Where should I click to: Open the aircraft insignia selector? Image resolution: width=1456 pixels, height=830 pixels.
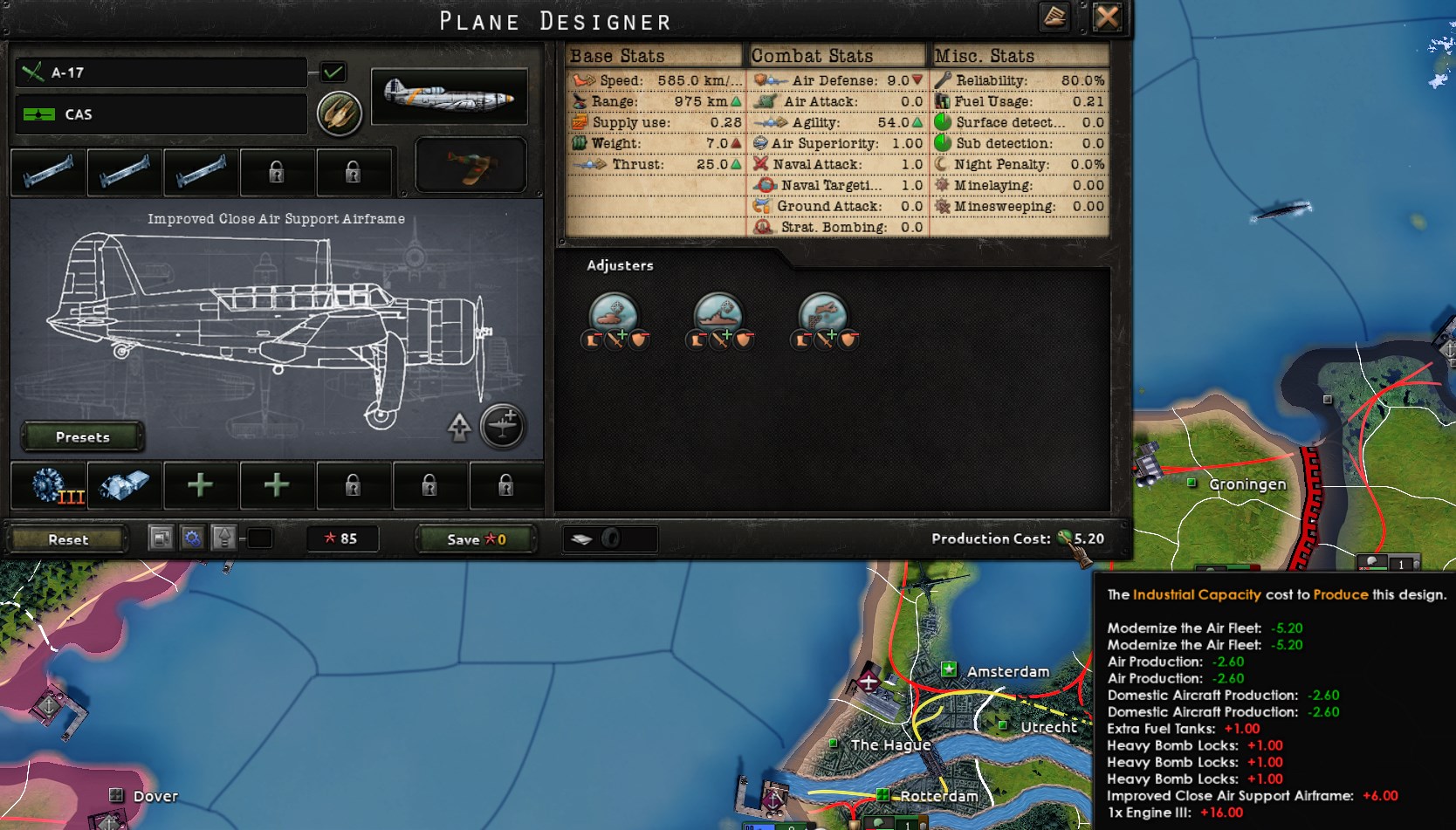(x=340, y=113)
